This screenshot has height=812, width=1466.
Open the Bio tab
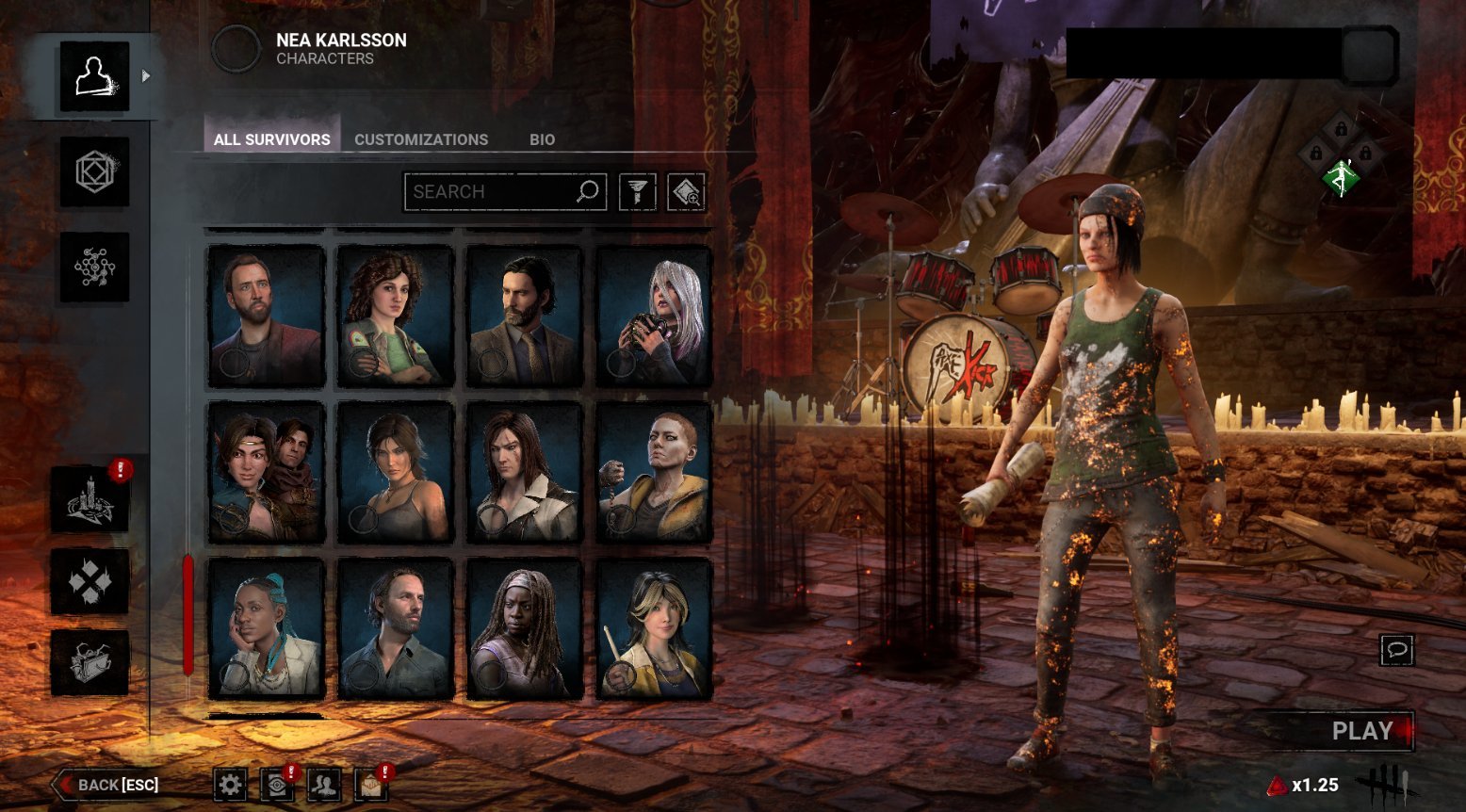tap(542, 139)
